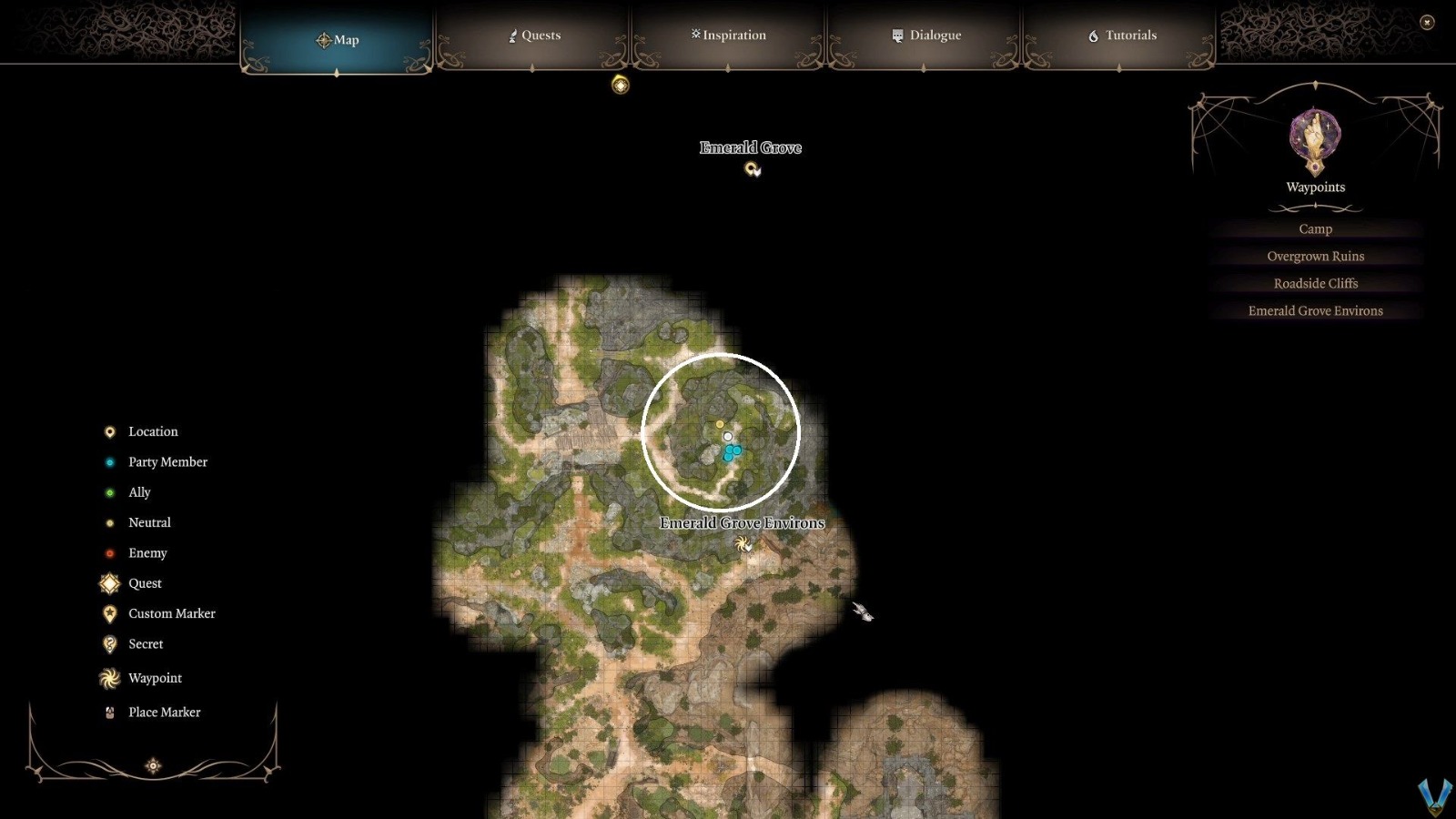Click the white party marker inside the circle
The height and width of the screenshot is (819, 1456).
click(x=726, y=436)
